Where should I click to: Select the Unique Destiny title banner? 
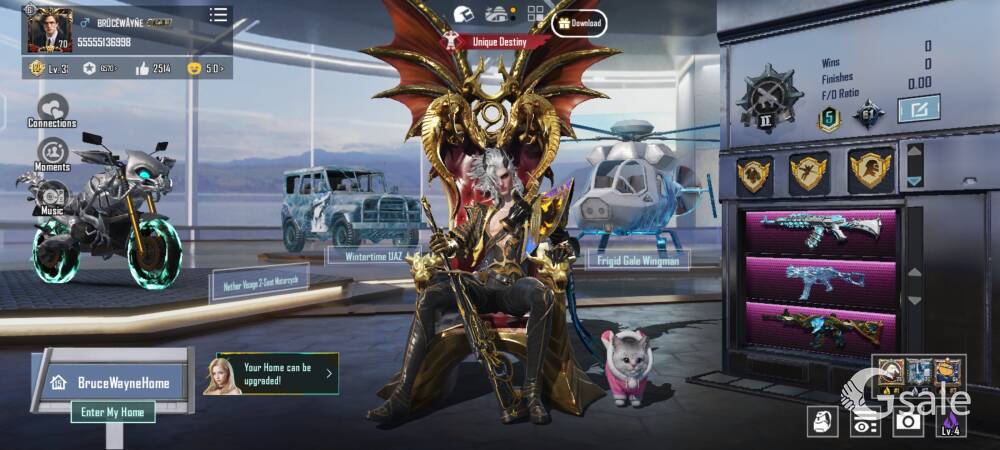(x=496, y=42)
